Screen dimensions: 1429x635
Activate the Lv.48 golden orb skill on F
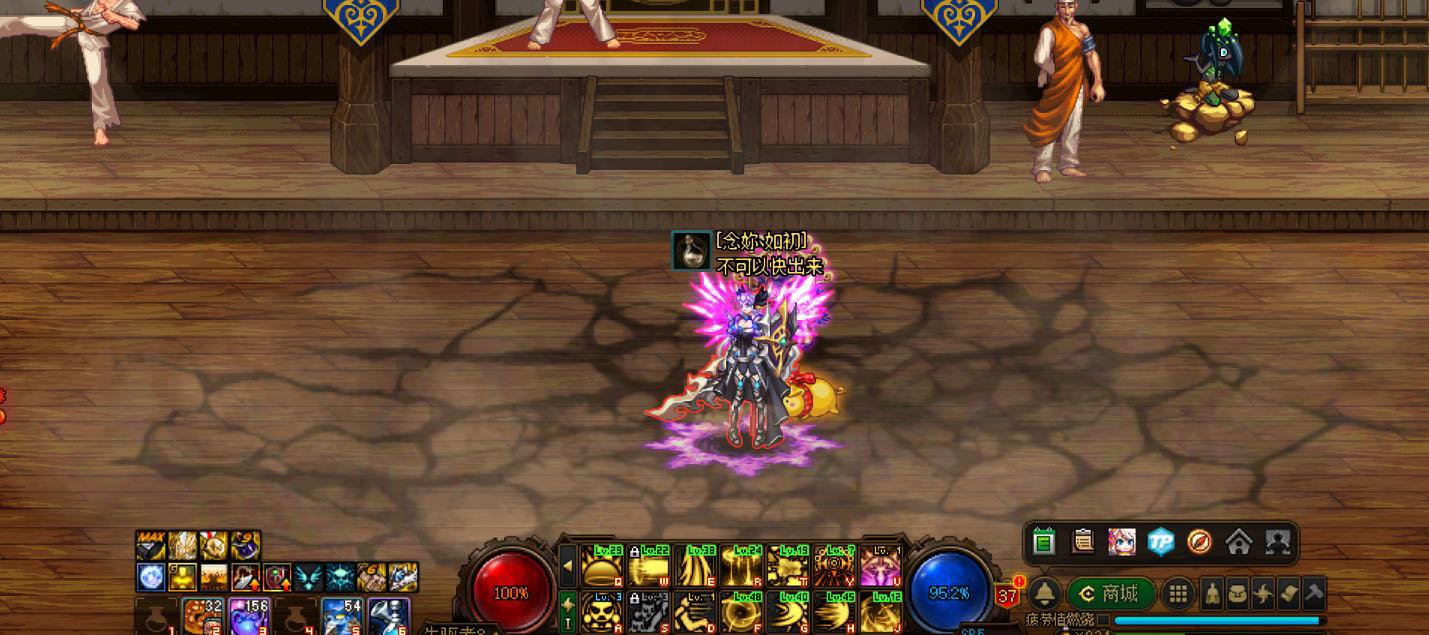tap(741, 611)
